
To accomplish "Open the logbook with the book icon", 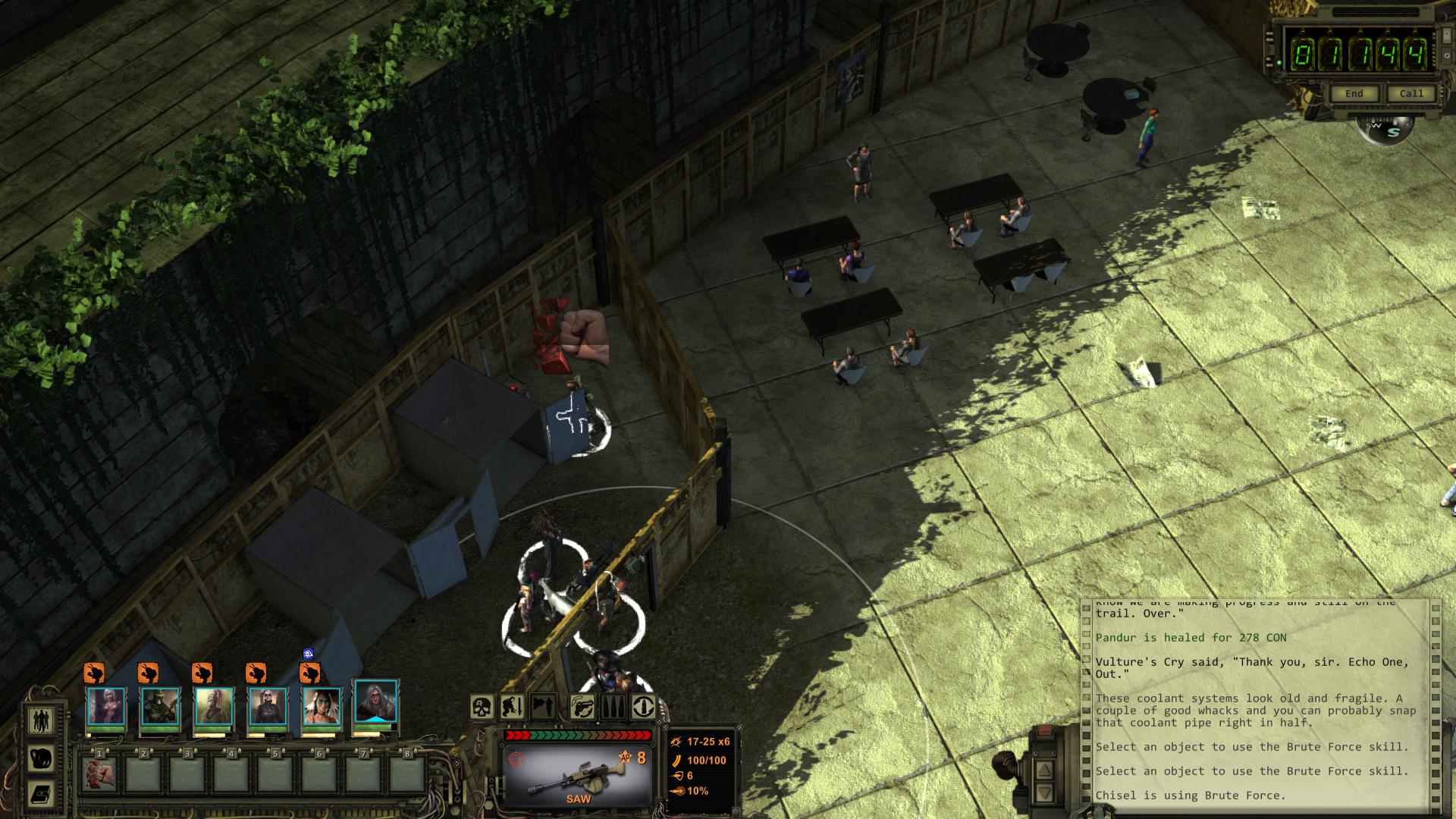I will tap(40, 794).
